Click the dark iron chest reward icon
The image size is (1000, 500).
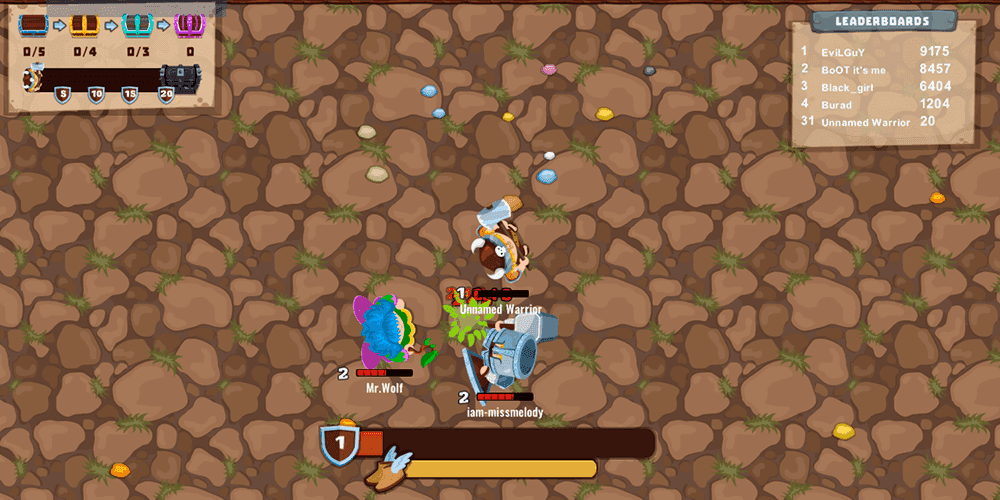click(x=180, y=77)
